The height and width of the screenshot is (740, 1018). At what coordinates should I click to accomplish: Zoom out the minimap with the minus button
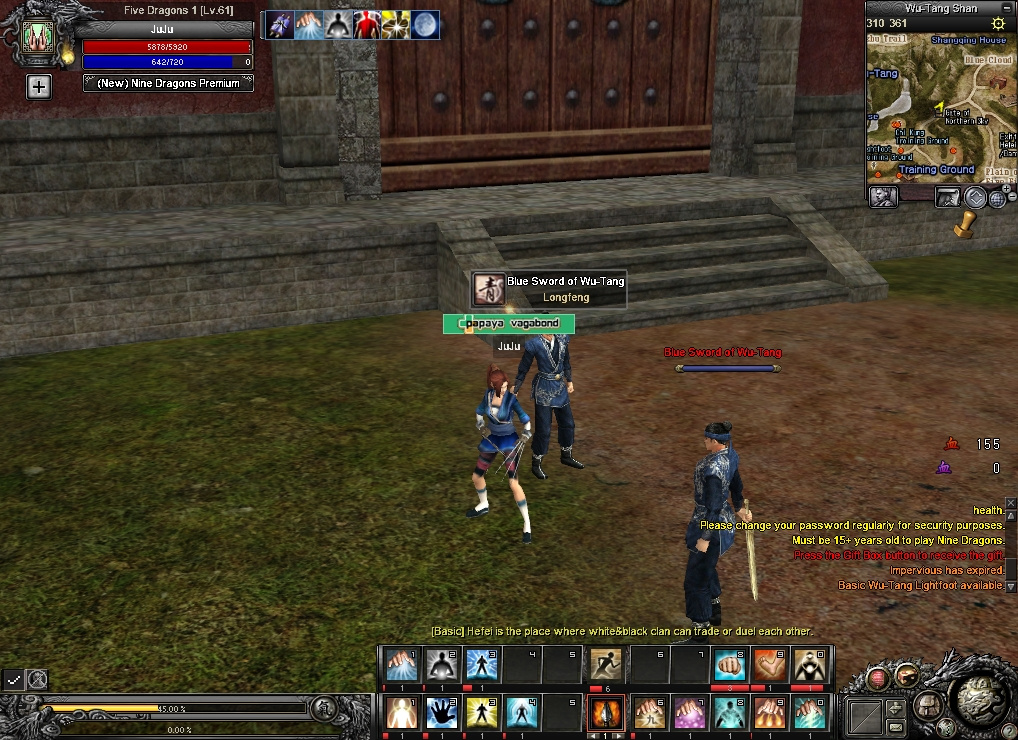click(x=1012, y=197)
